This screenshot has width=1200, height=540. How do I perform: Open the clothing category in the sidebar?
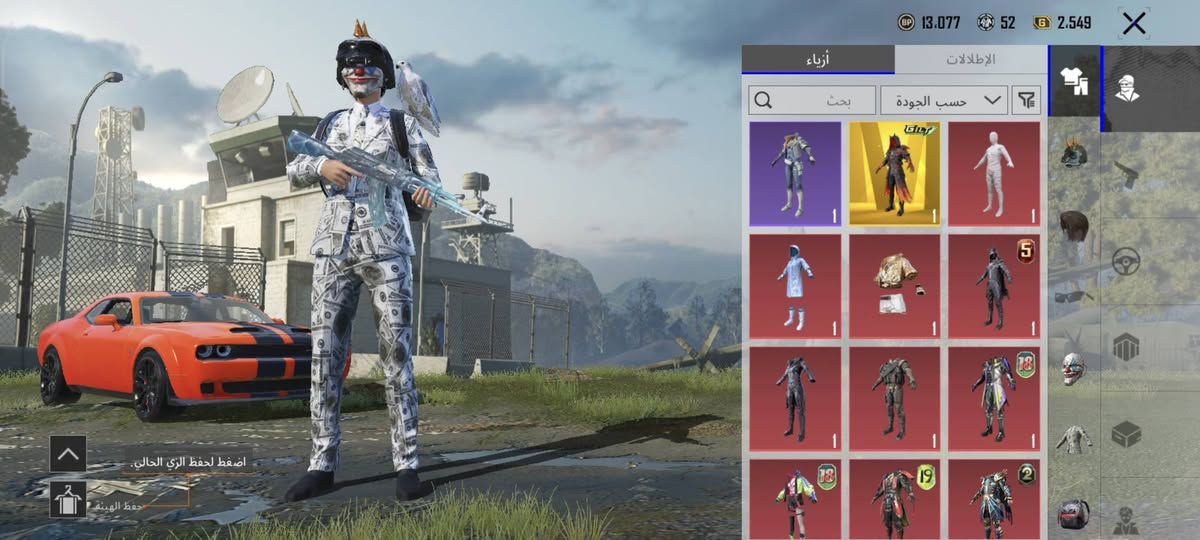point(1074,82)
